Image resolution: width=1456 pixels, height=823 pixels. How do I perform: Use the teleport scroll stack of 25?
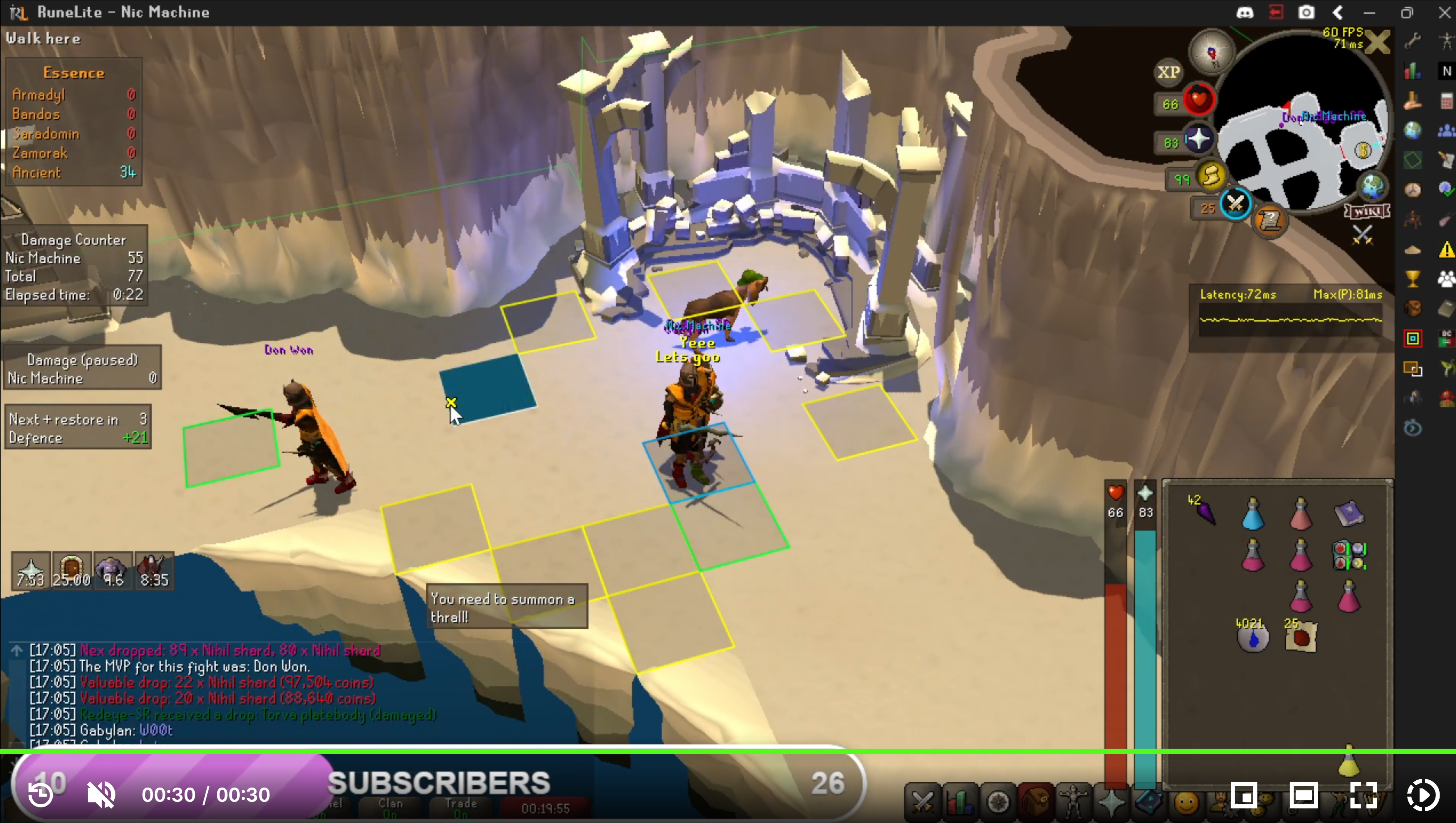[1300, 638]
